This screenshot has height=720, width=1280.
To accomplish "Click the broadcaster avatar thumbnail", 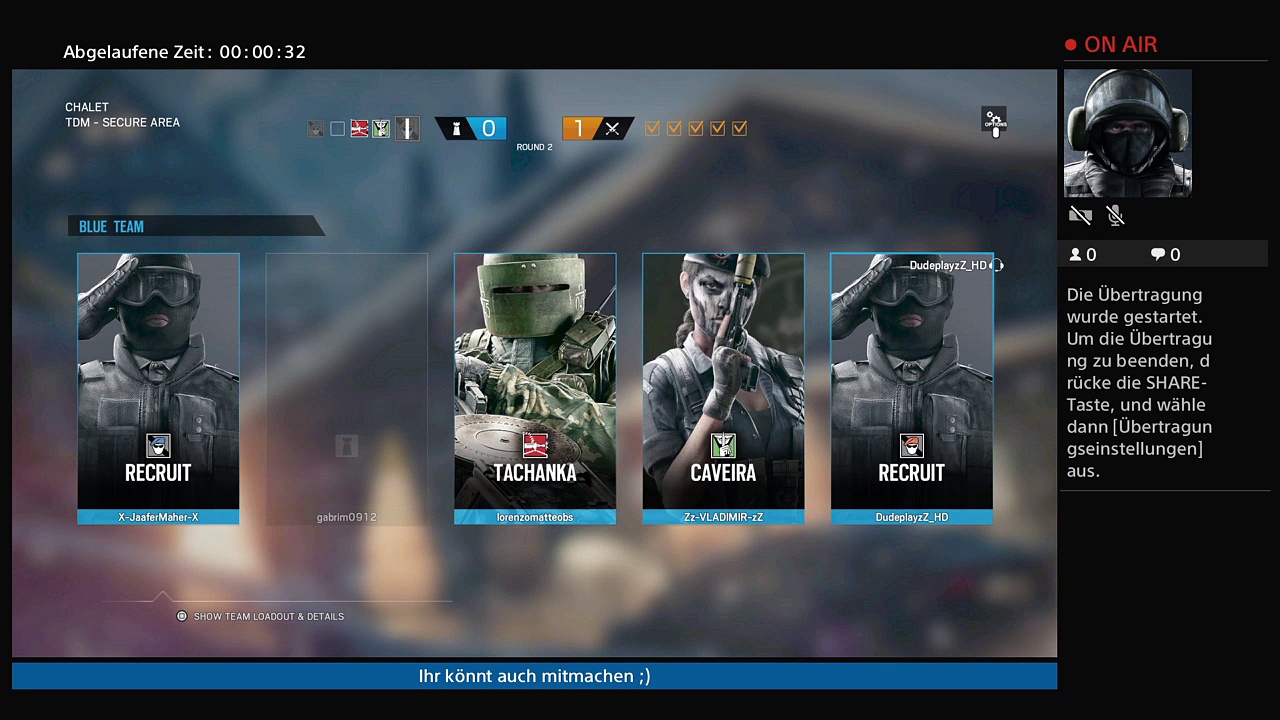I will pyautogui.click(x=1127, y=133).
